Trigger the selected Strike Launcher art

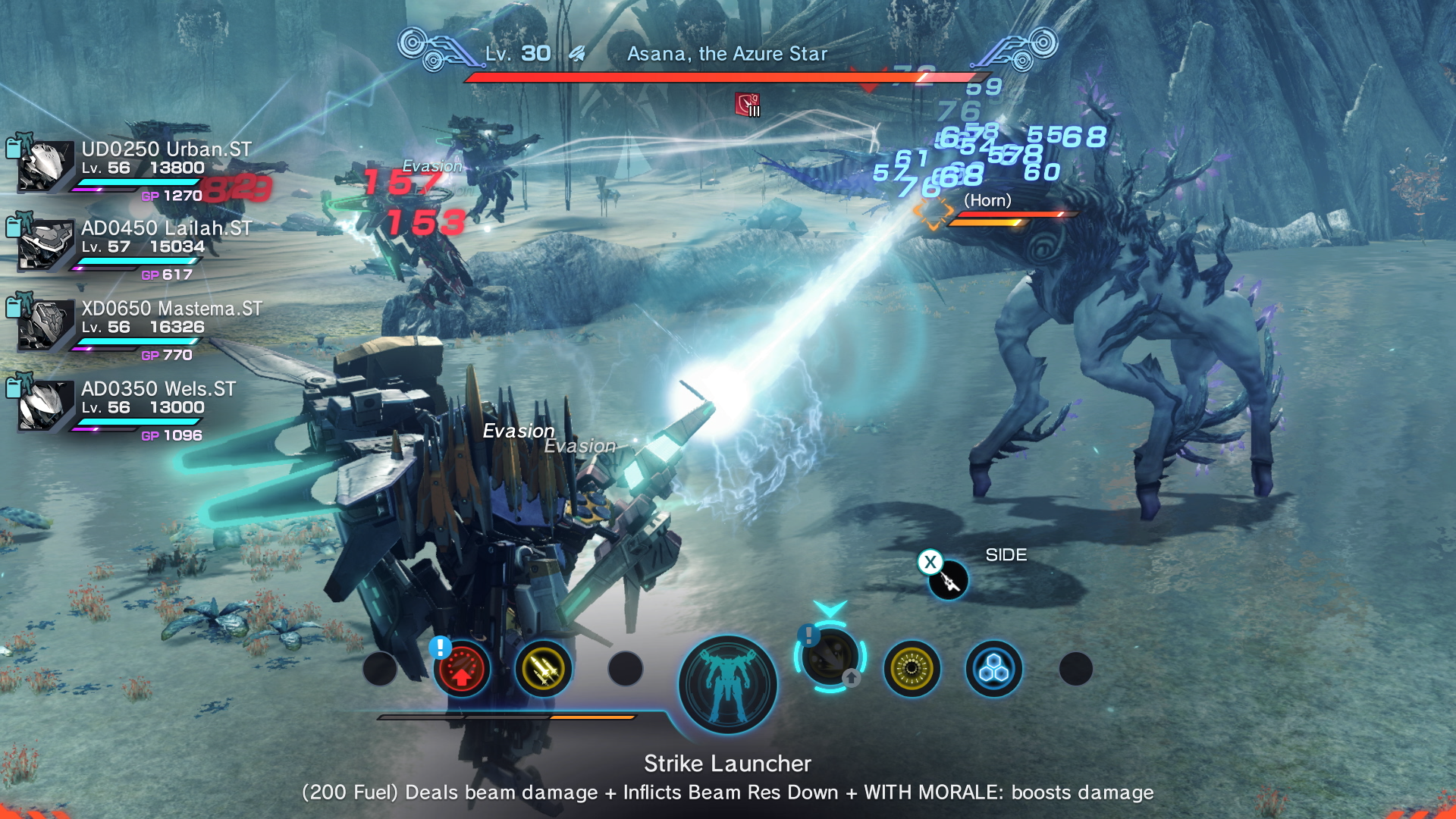pos(830,657)
